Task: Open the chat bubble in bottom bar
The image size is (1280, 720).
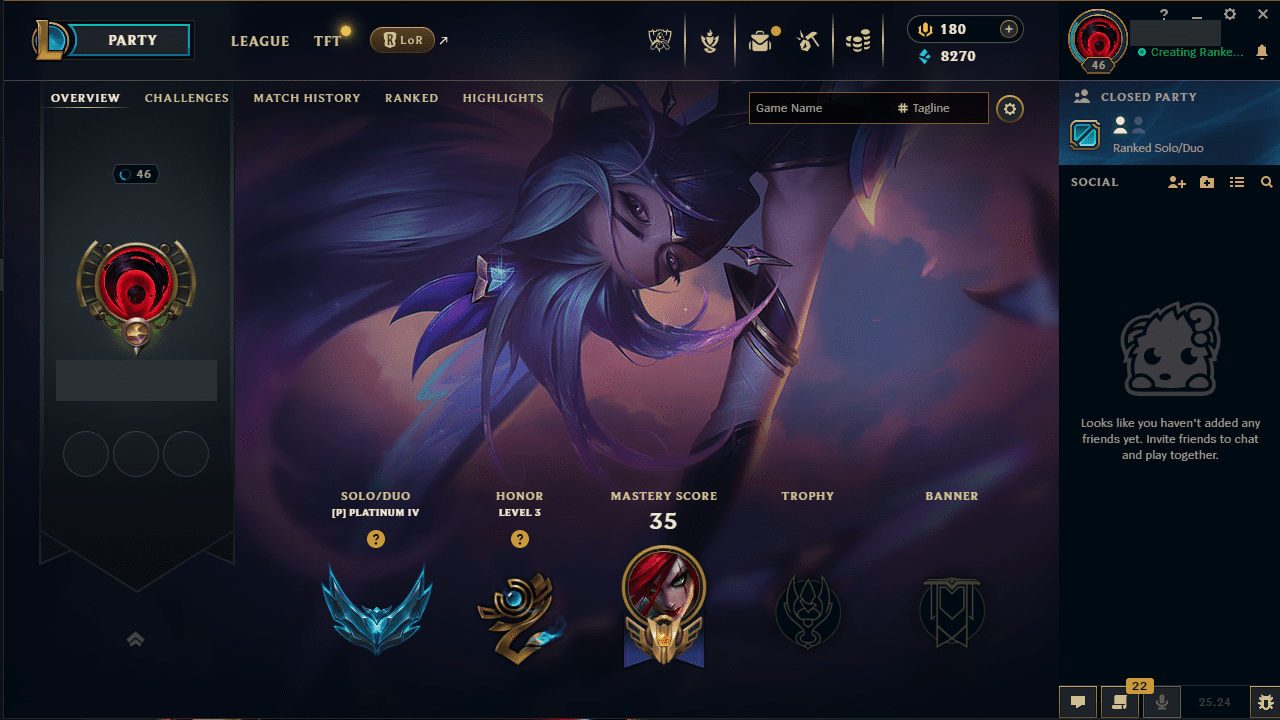Action: tap(1078, 702)
